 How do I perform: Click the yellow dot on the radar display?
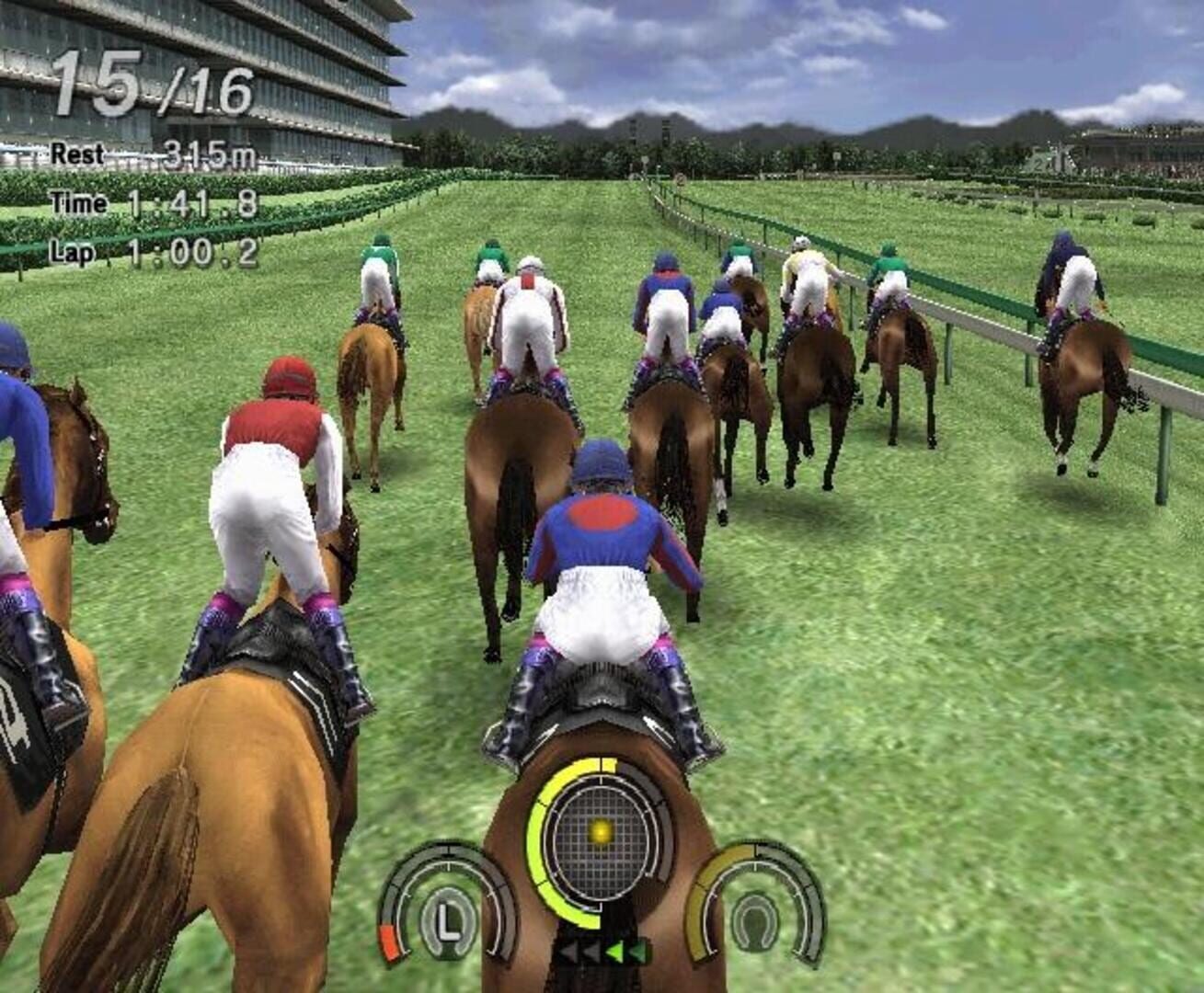pyautogui.click(x=600, y=830)
